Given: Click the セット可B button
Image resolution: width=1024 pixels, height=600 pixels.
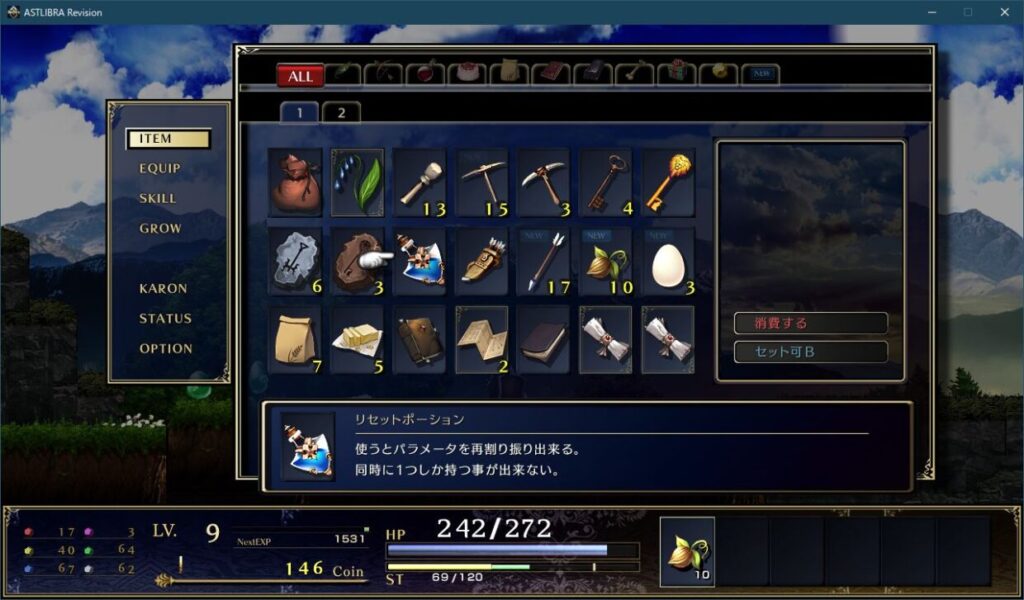Looking at the screenshot, I should [810, 352].
